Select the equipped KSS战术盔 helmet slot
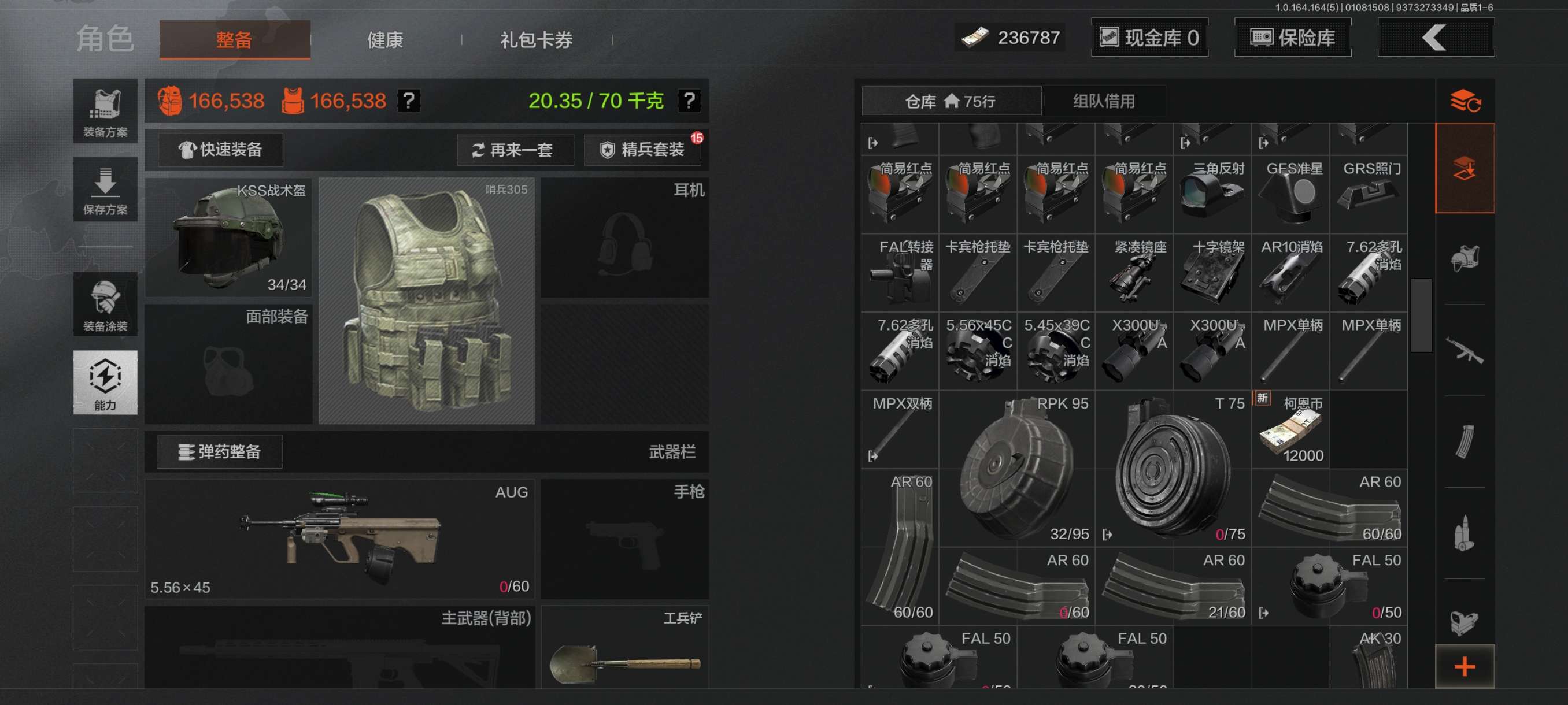Viewport: 1568px width, 705px height. pos(229,238)
